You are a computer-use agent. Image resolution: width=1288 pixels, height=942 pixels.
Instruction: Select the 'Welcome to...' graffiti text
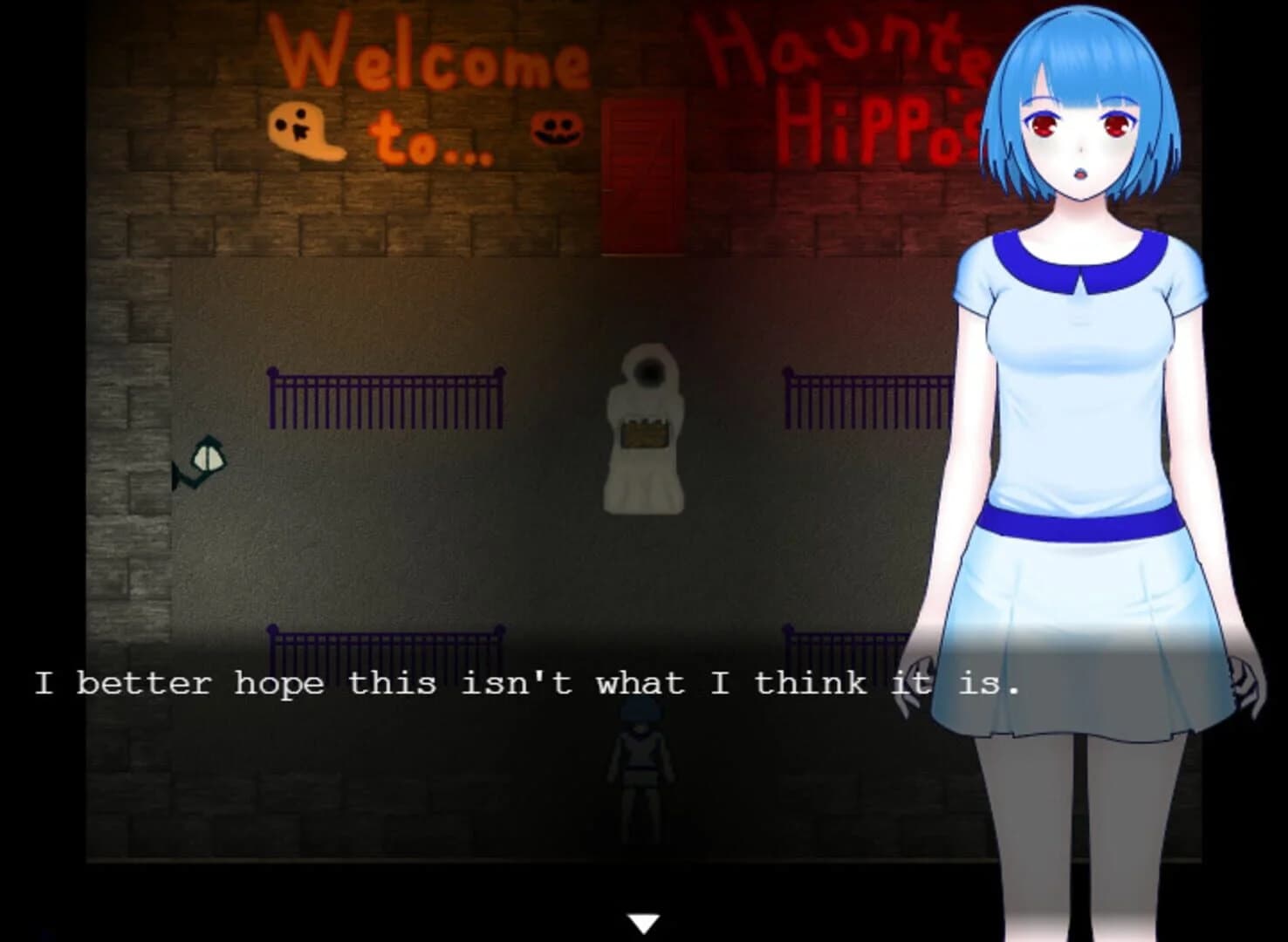coord(428,96)
